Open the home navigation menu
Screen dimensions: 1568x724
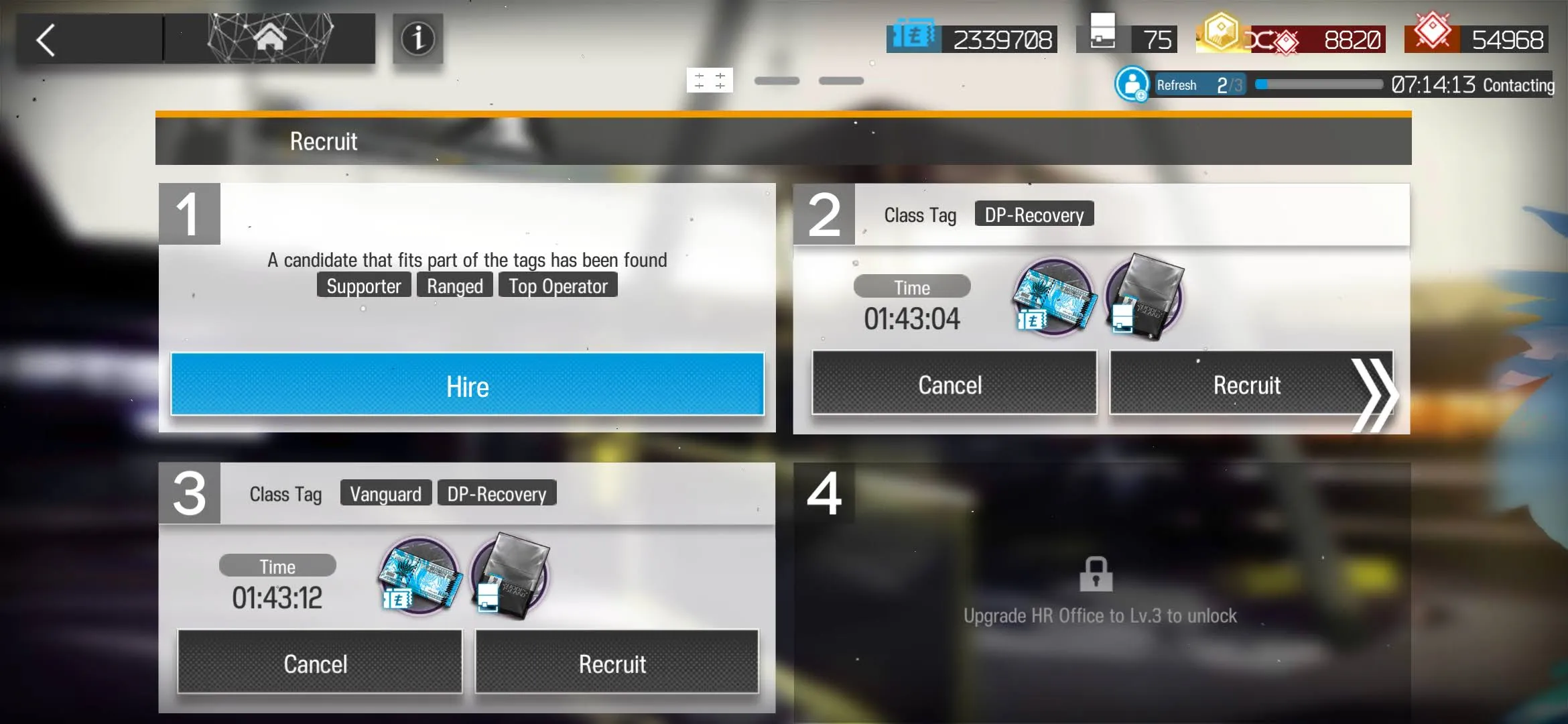[270, 39]
